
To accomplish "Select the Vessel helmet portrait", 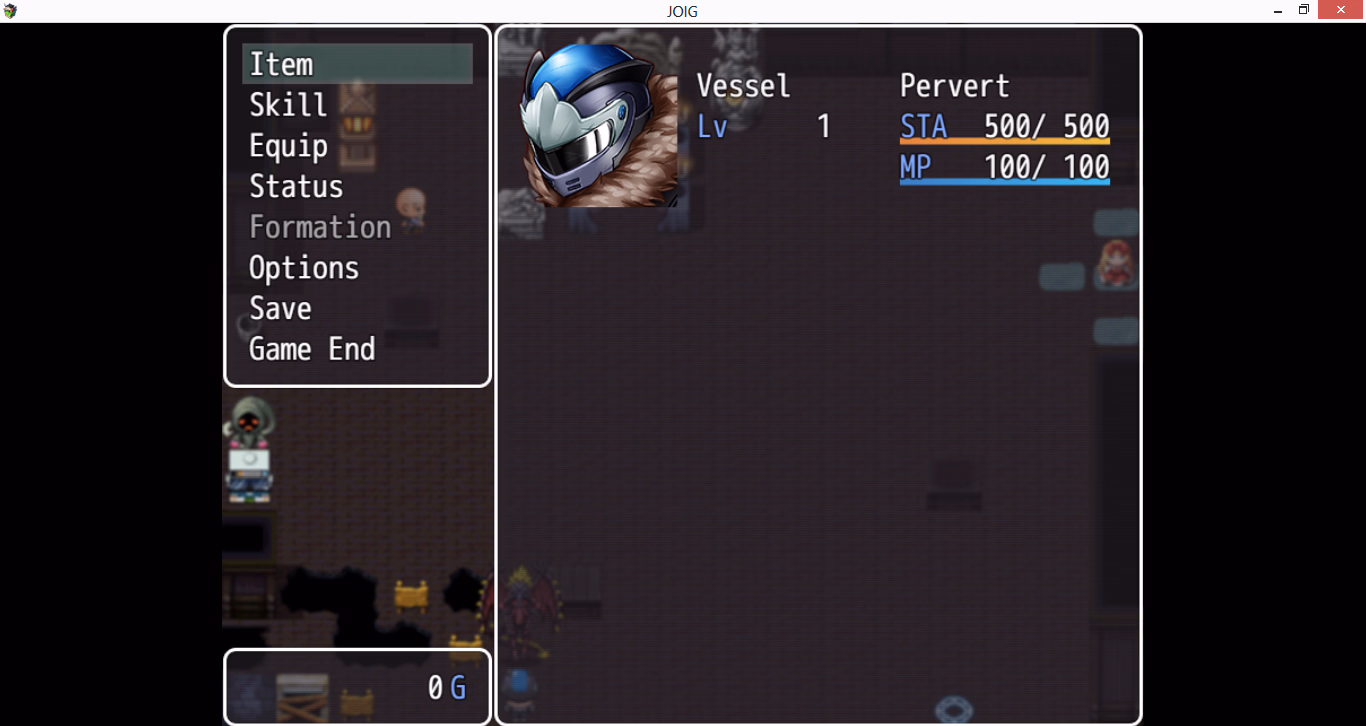I will click(598, 126).
